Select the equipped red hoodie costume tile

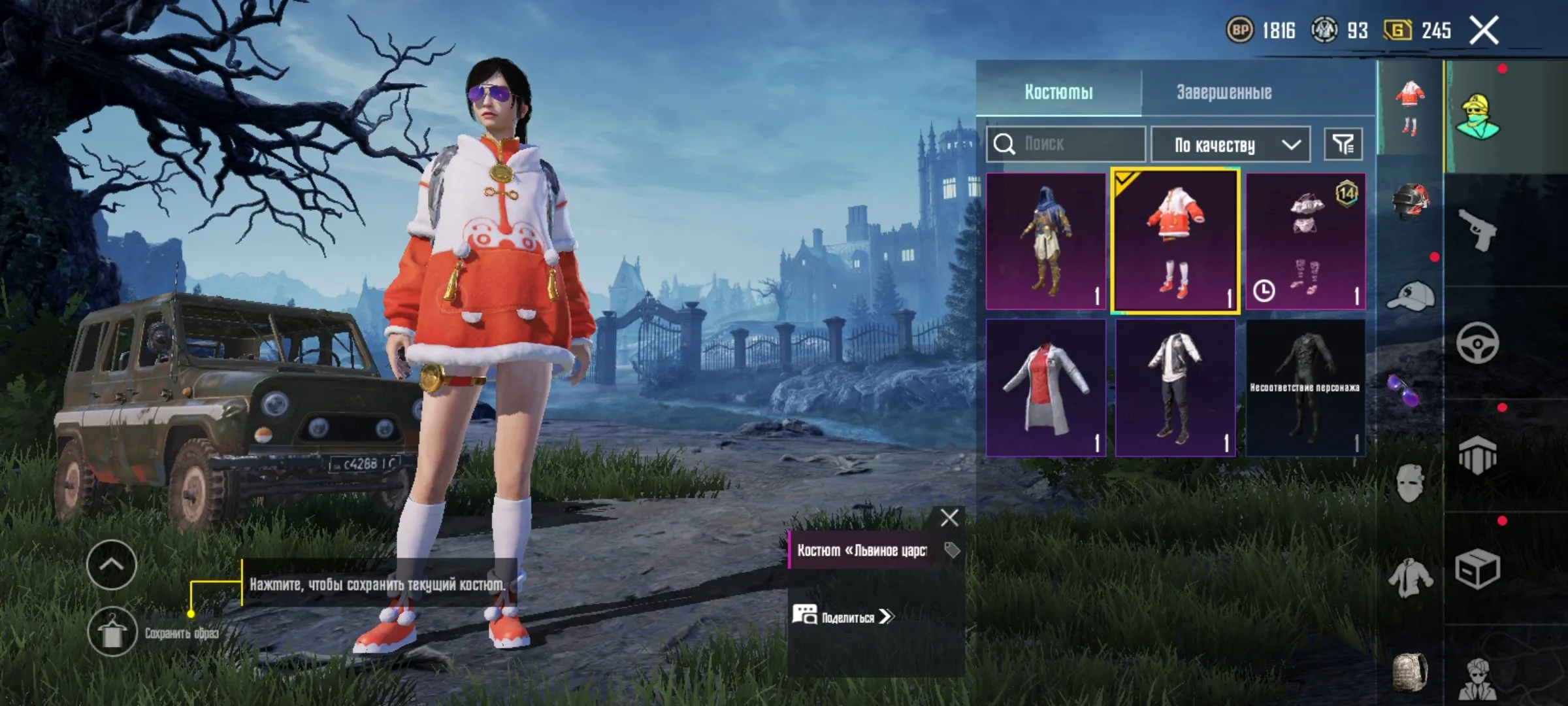[1175, 241]
